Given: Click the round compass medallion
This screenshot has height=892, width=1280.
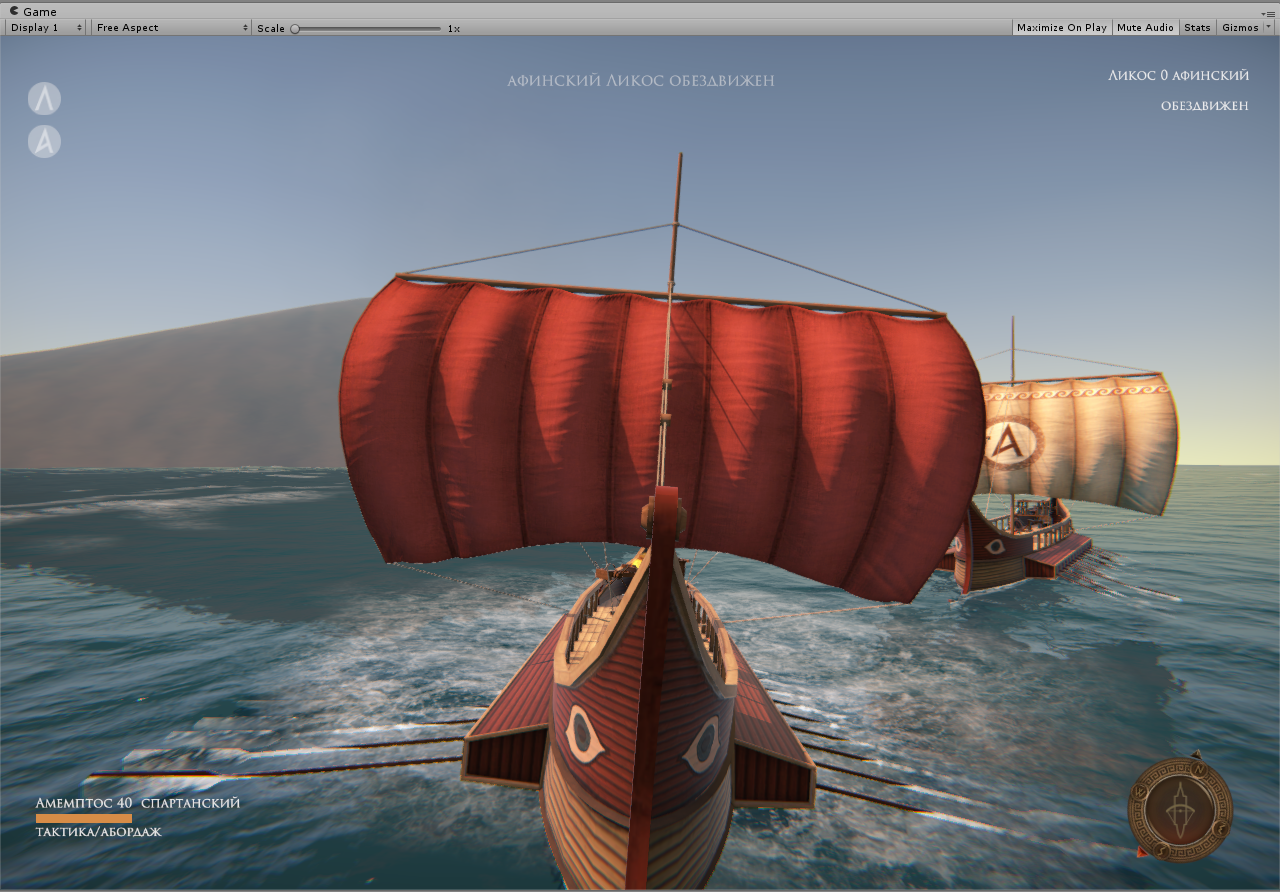Looking at the screenshot, I should coord(1180,808).
